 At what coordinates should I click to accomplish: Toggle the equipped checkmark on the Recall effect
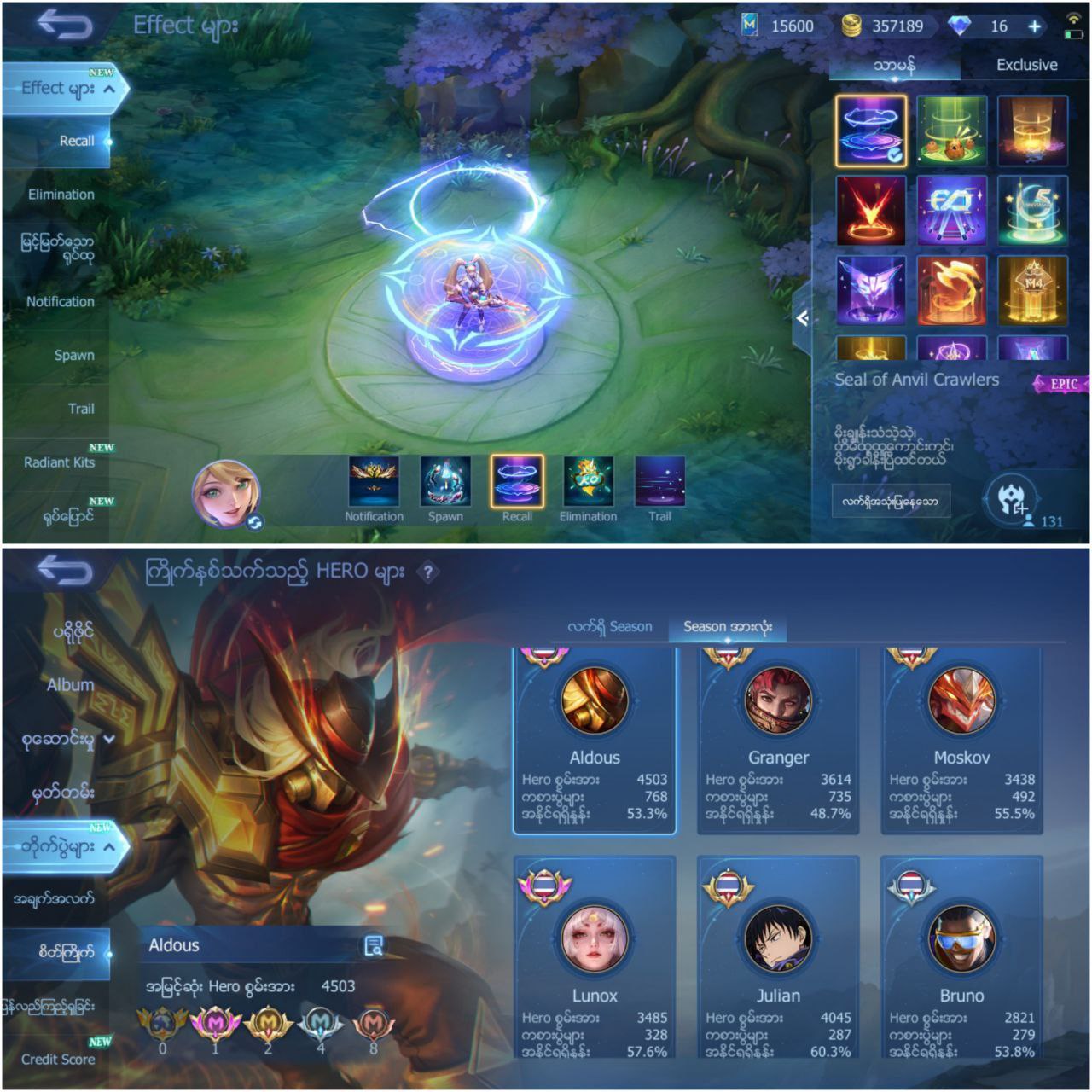895,155
